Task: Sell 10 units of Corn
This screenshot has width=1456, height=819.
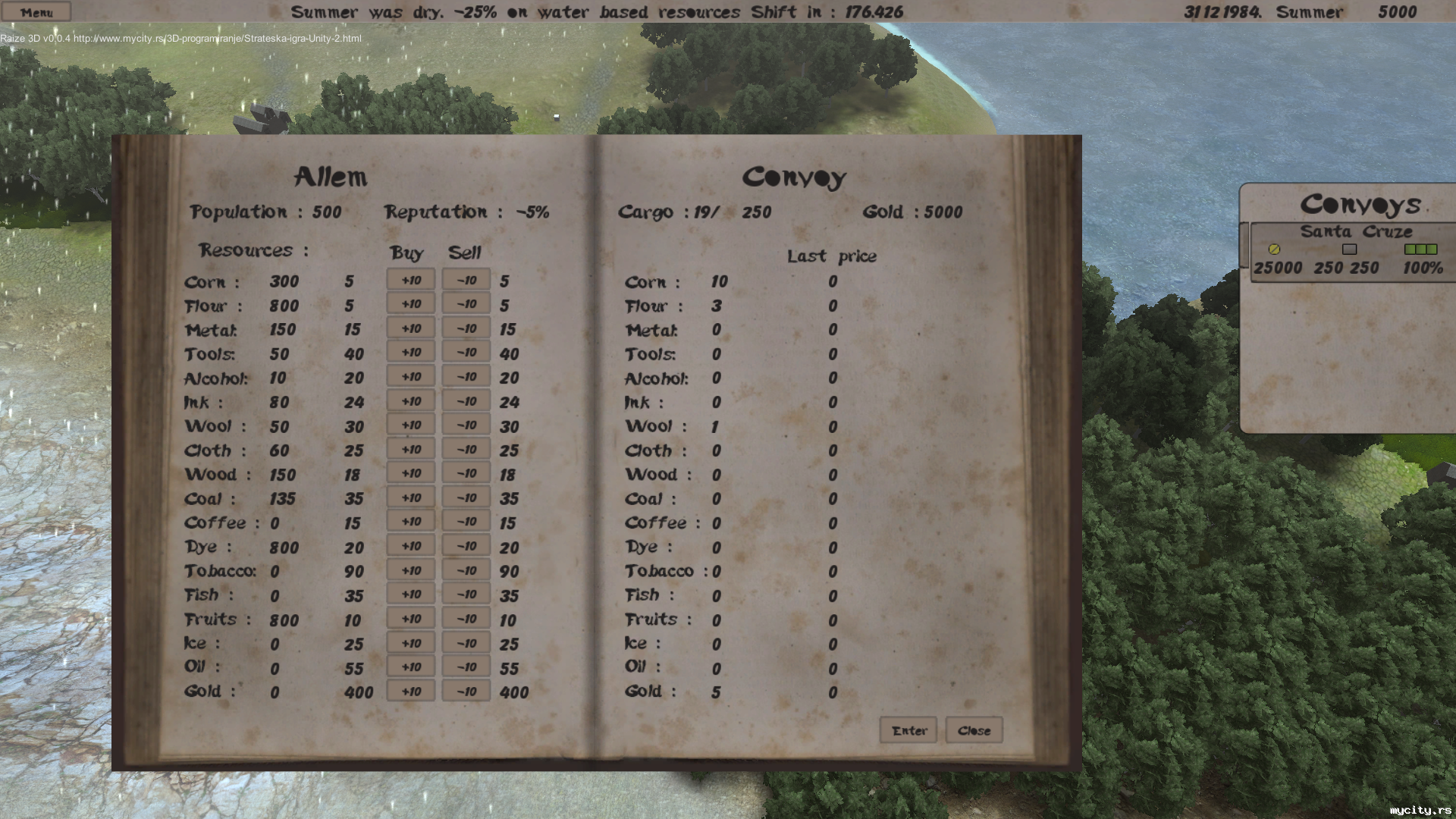Action: (466, 281)
